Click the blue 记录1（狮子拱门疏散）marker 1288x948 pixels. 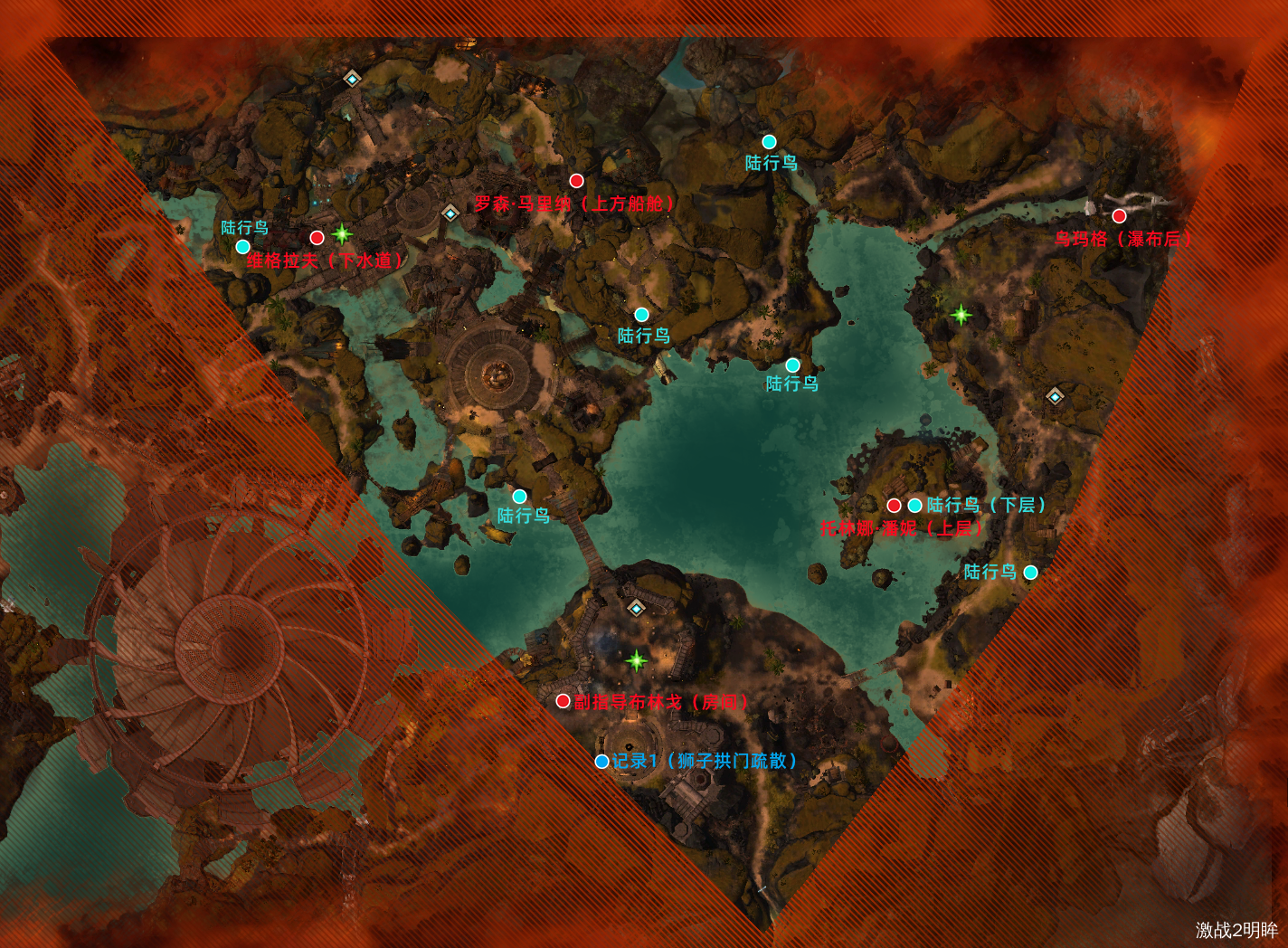point(601,762)
